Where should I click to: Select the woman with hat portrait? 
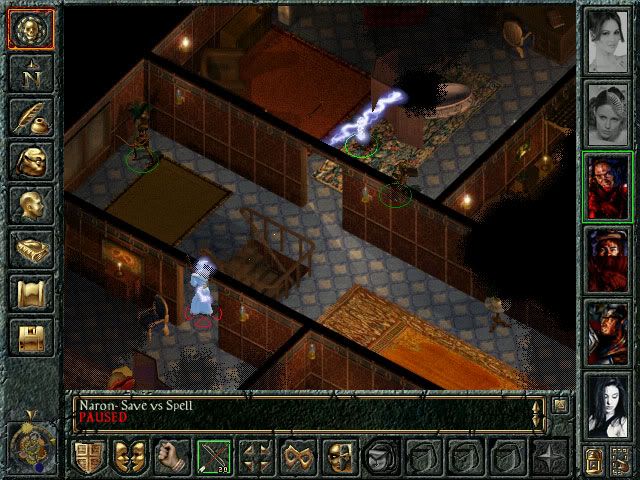coord(607,113)
